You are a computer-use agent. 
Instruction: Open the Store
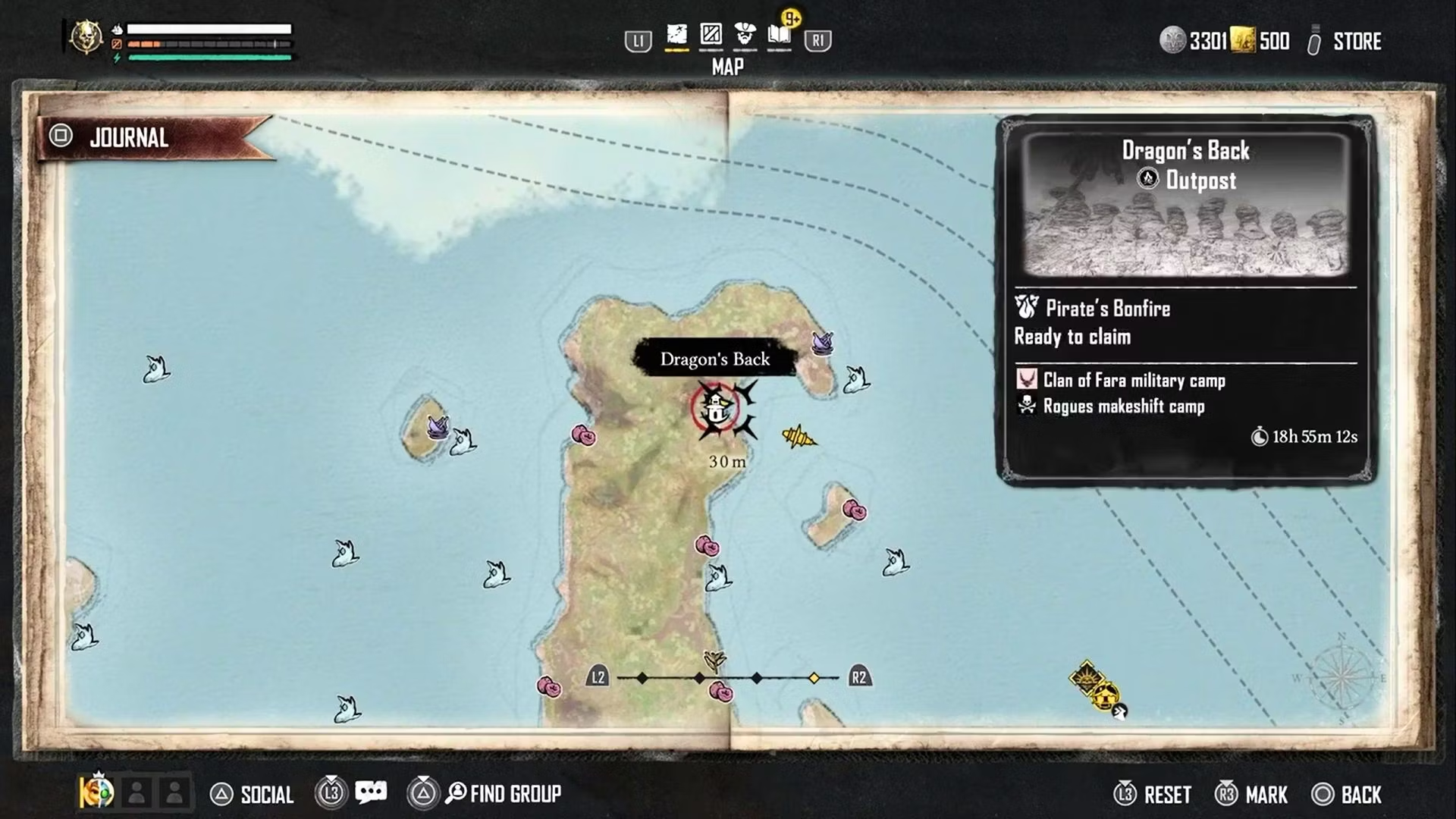tap(1356, 42)
